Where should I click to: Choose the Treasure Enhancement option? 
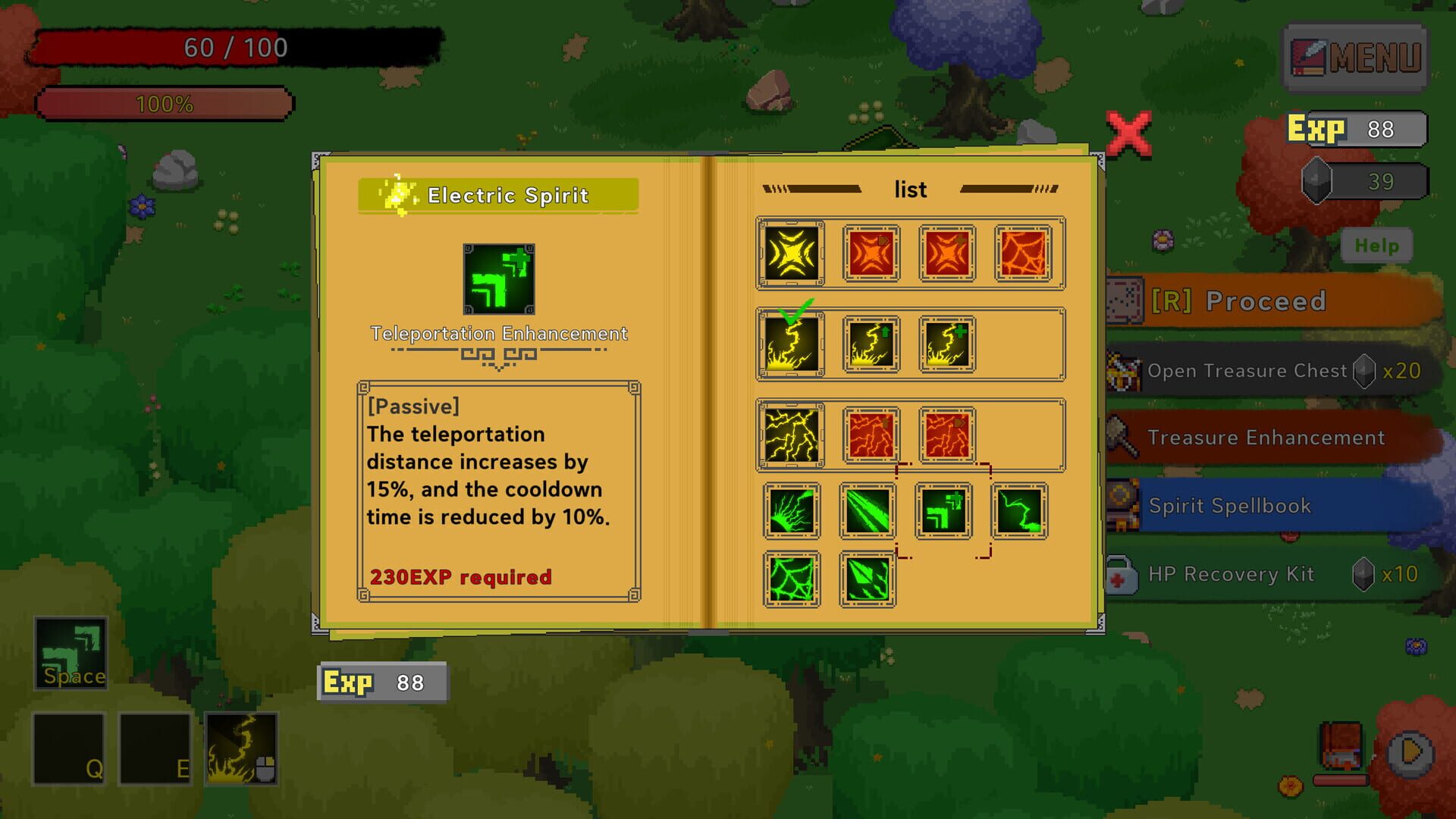coord(1265,438)
